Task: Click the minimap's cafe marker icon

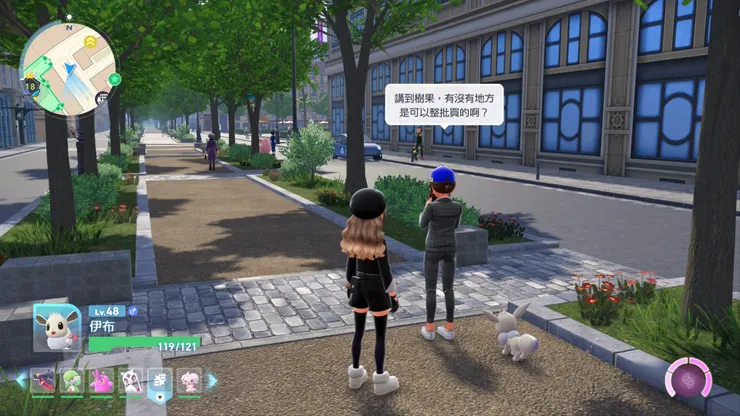Action: (102, 98)
